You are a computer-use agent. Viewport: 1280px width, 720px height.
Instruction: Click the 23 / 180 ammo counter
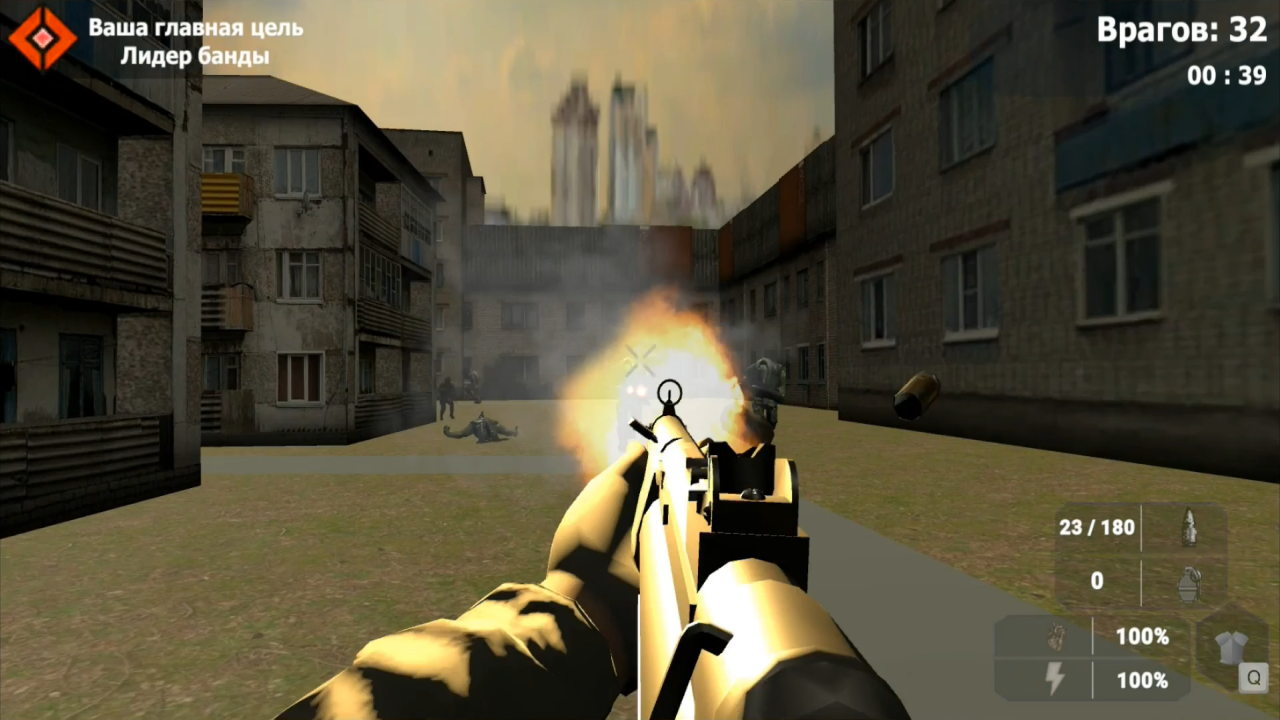click(x=1096, y=527)
